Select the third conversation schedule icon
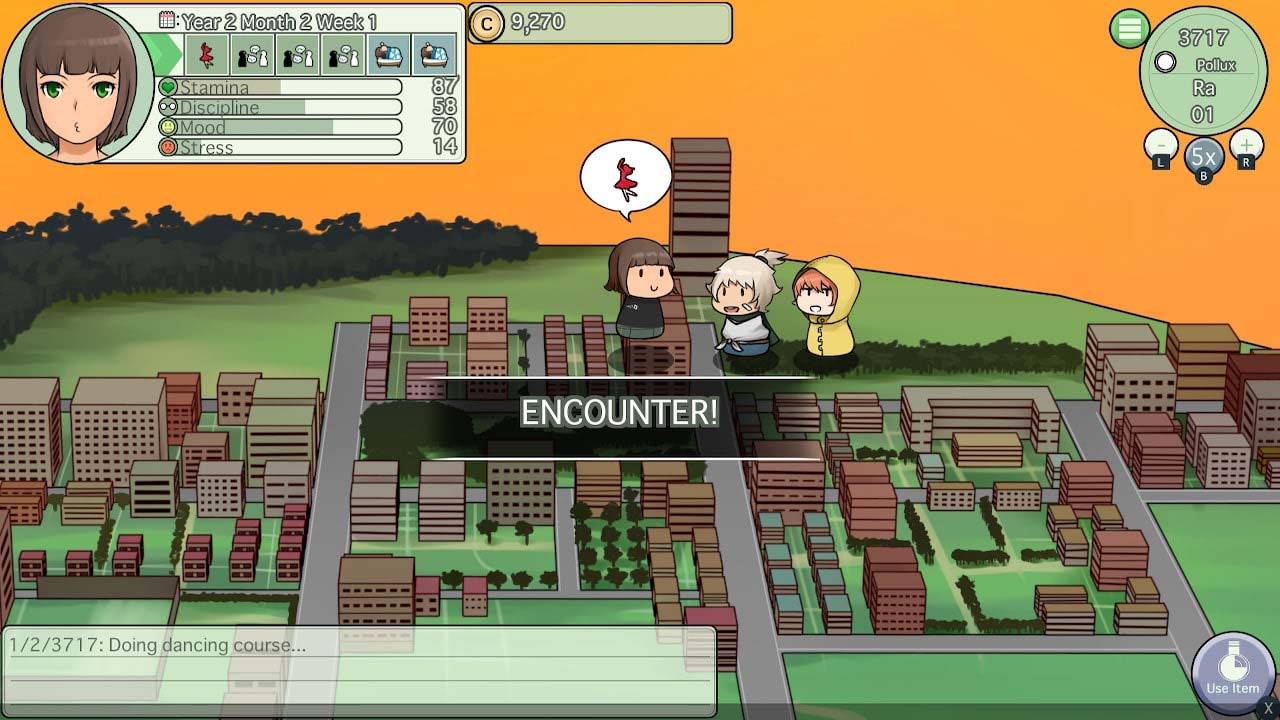This screenshot has height=720, width=1280. 344,56
